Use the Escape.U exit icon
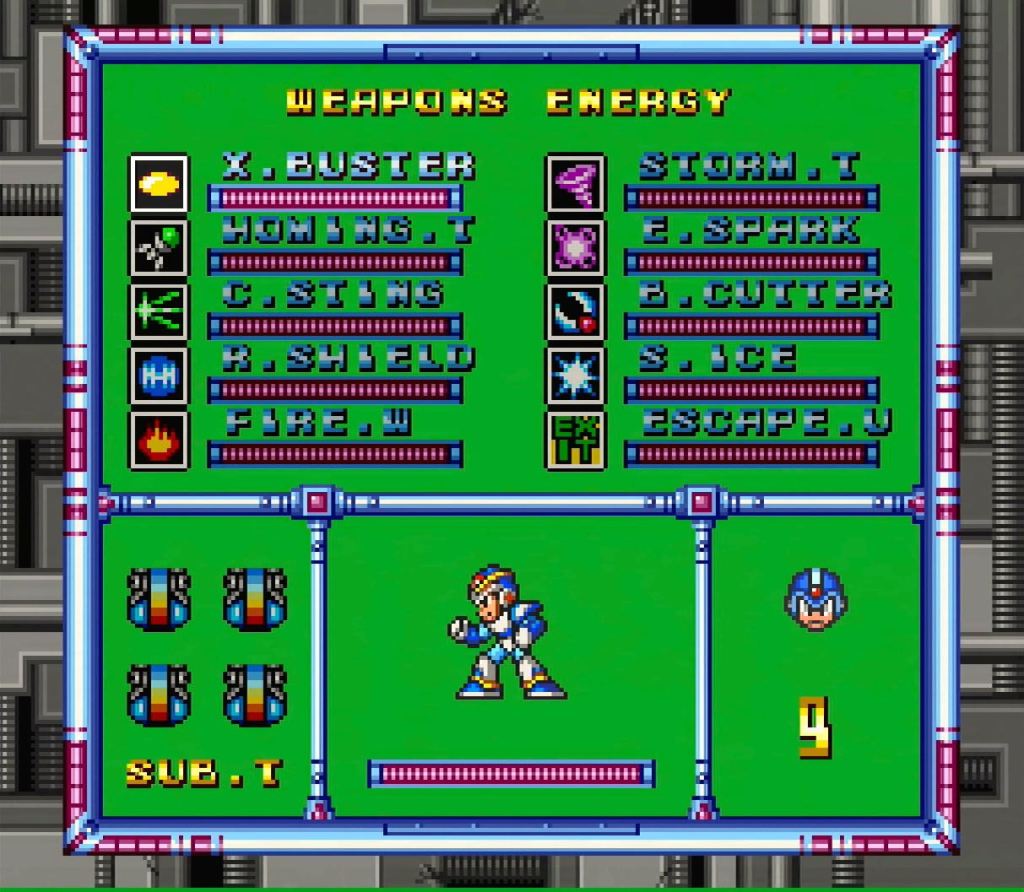 pyautogui.click(x=576, y=440)
